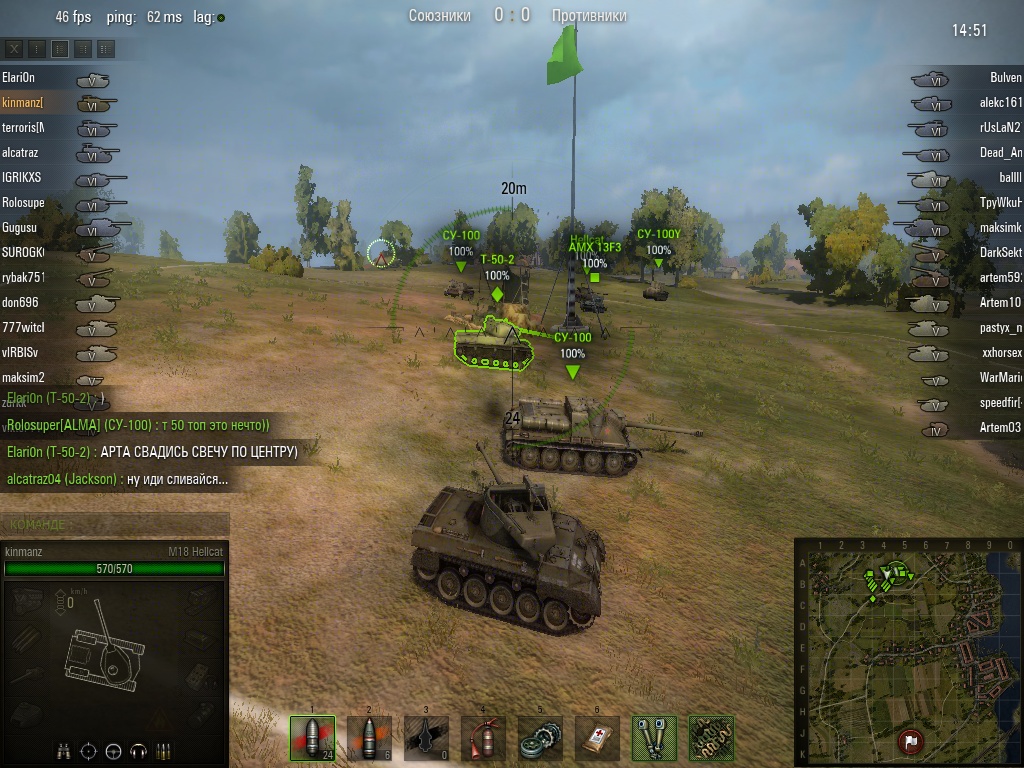Use the repair kit consumable
The height and width of the screenshot is (768, 1024).
click(540, 738)
